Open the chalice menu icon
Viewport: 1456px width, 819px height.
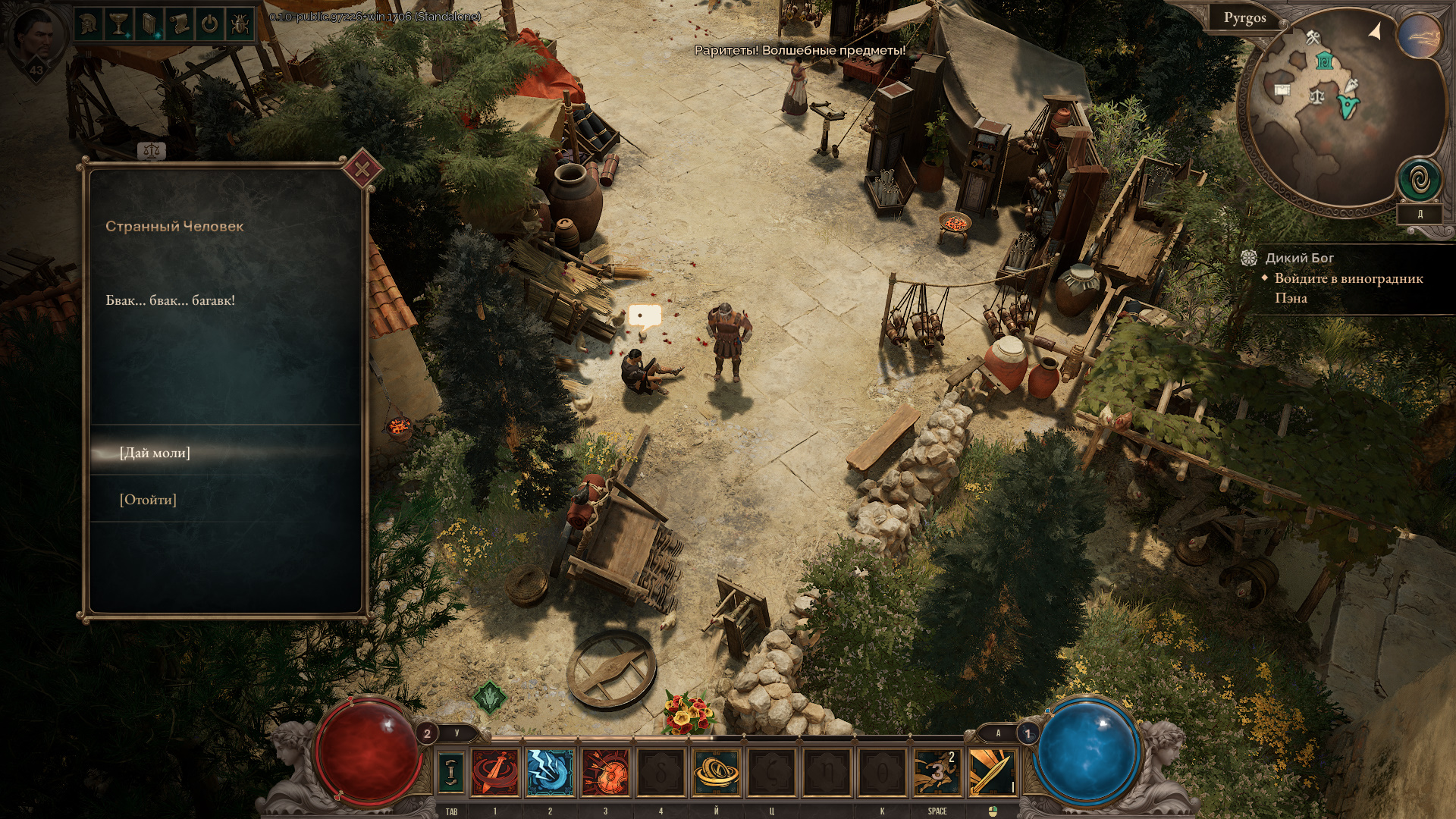click(119, 24)
